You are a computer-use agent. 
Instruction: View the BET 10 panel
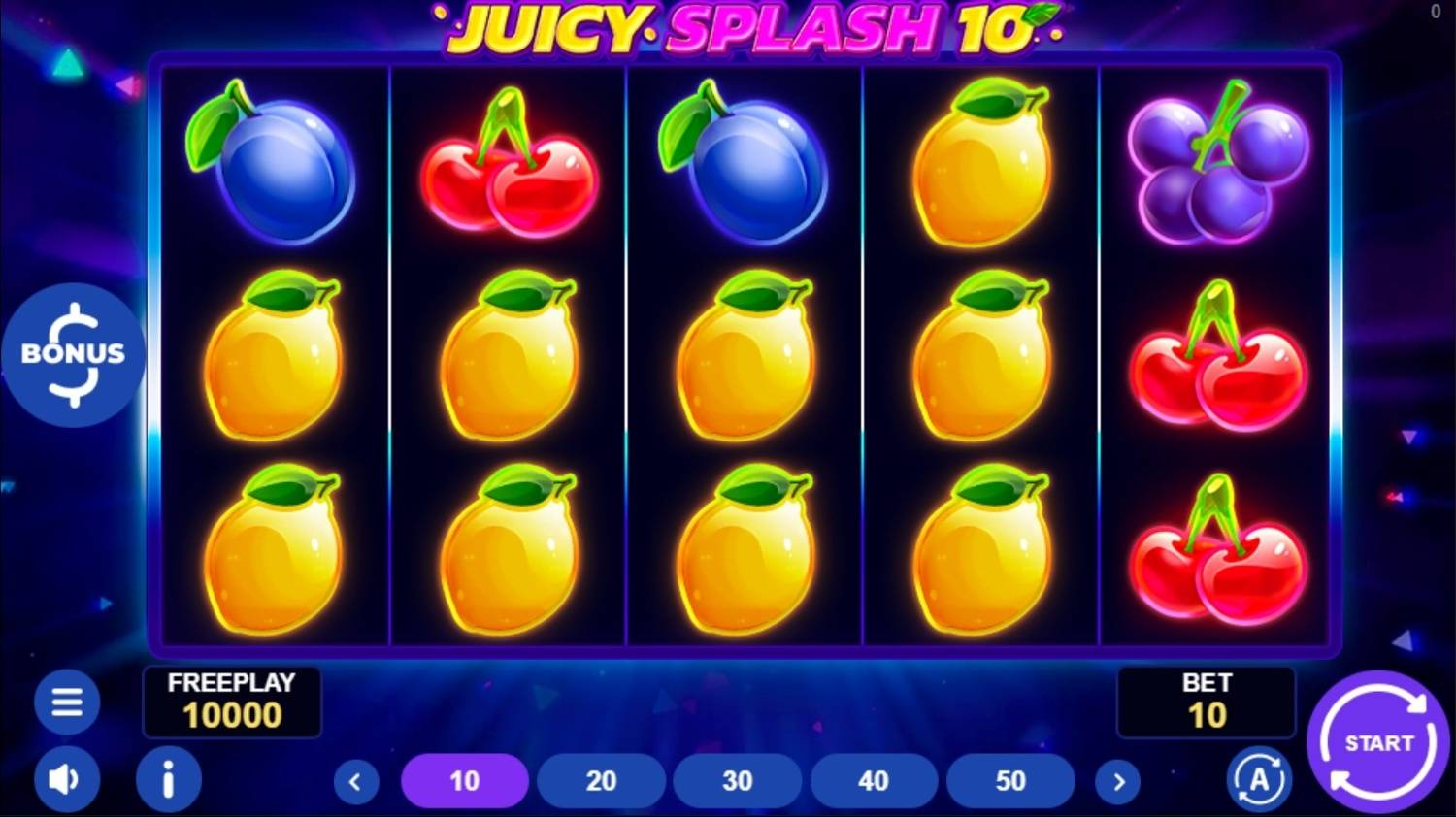pos(1206,702)
